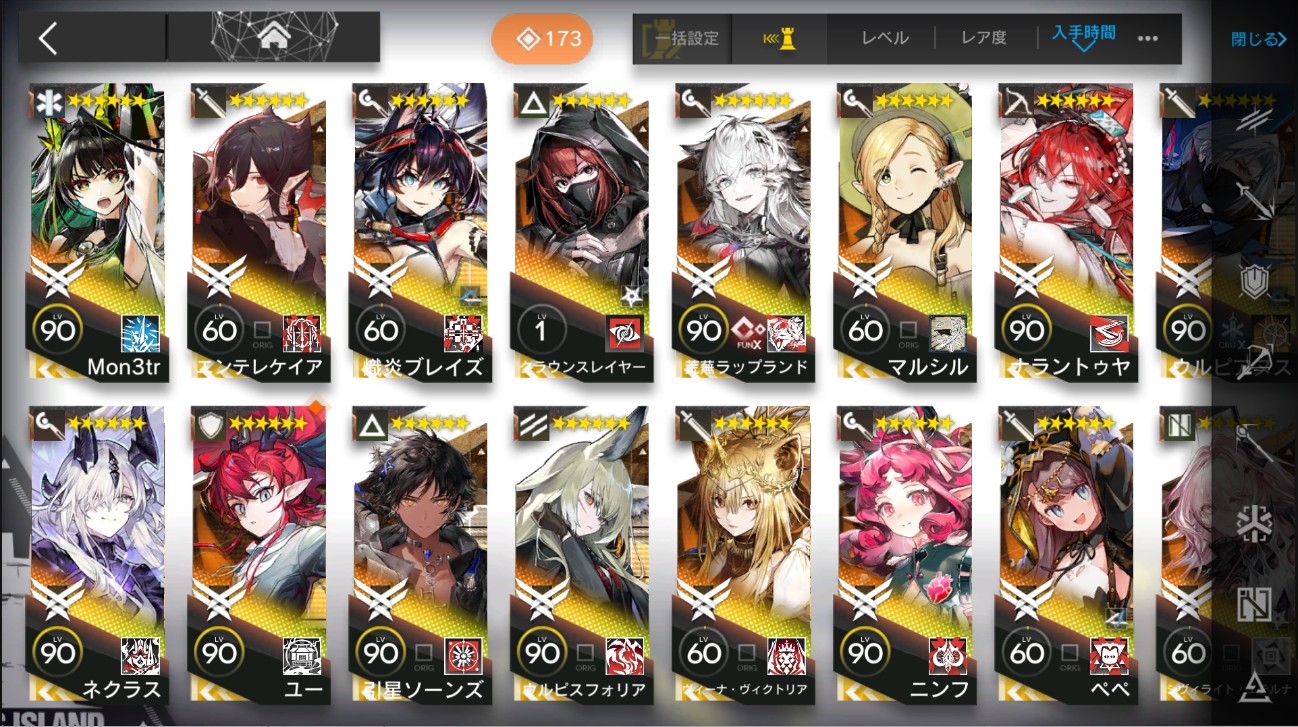Go back with the left arrow
Screen dimensions: 1298x727
click(48, 38)
